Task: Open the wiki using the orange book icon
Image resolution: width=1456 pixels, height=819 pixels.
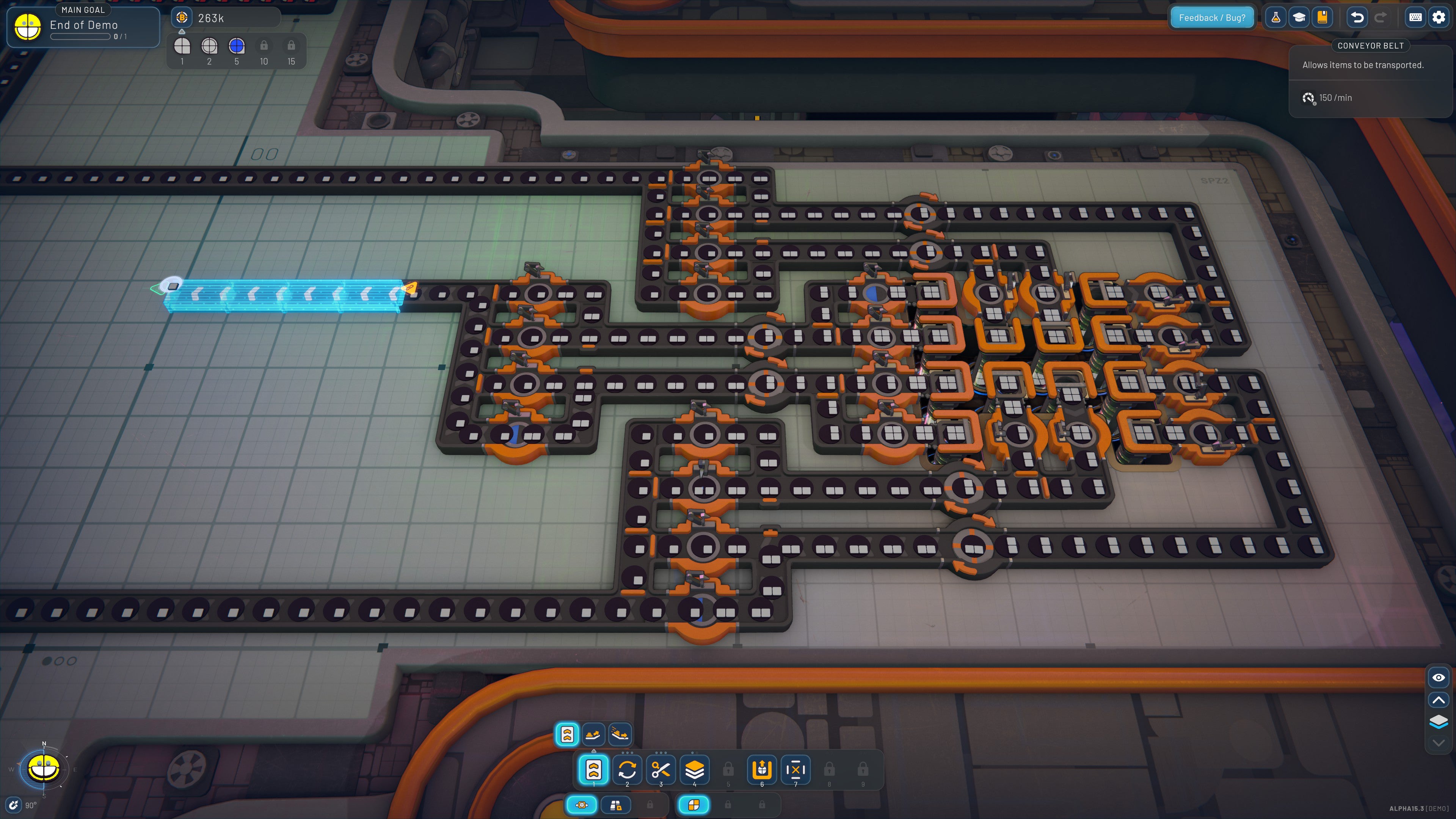Action: (1323, 17)
